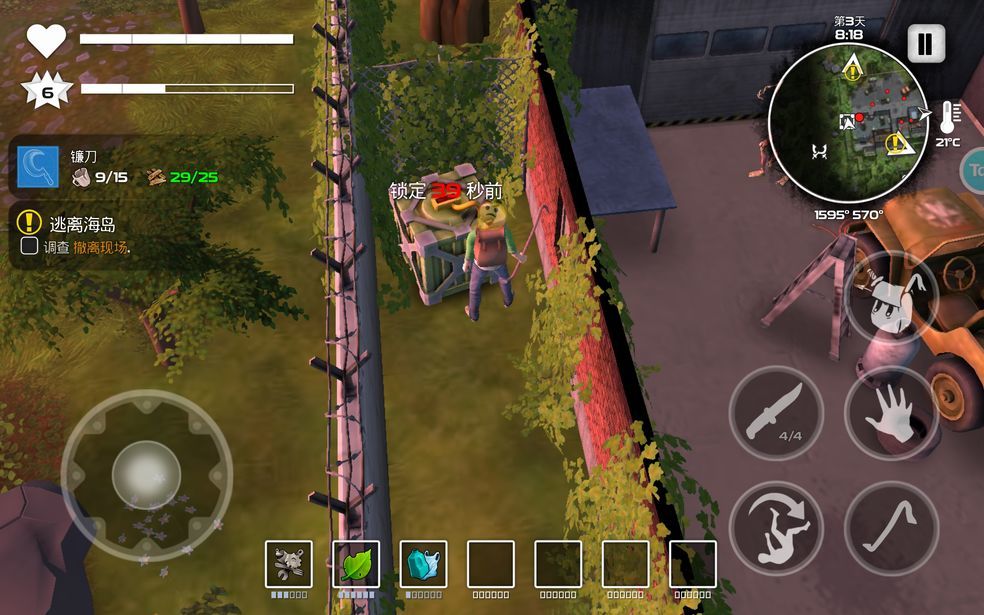Select the teal plastic bag hotbar slot

(x=423, y=564)
